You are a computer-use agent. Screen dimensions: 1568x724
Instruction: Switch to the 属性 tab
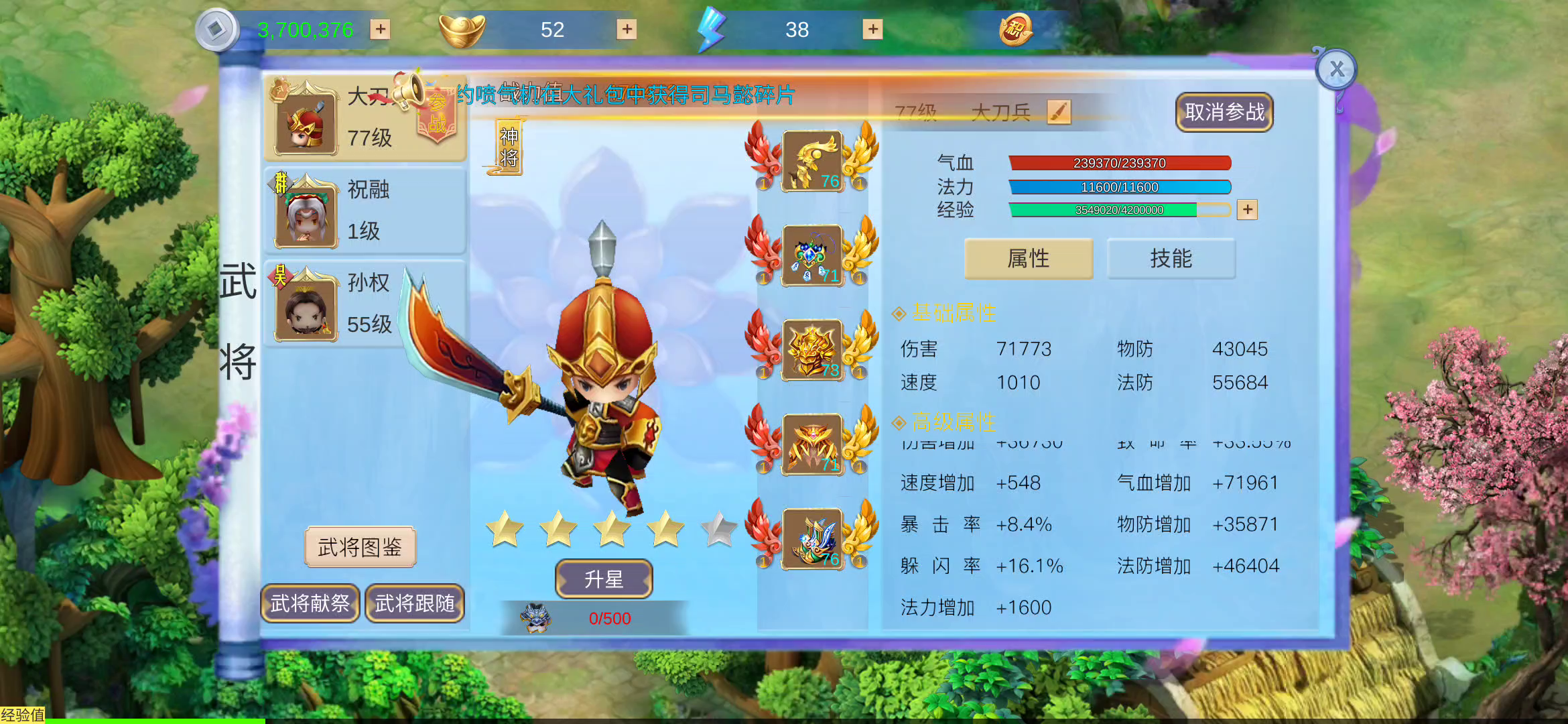point(1029,259)
